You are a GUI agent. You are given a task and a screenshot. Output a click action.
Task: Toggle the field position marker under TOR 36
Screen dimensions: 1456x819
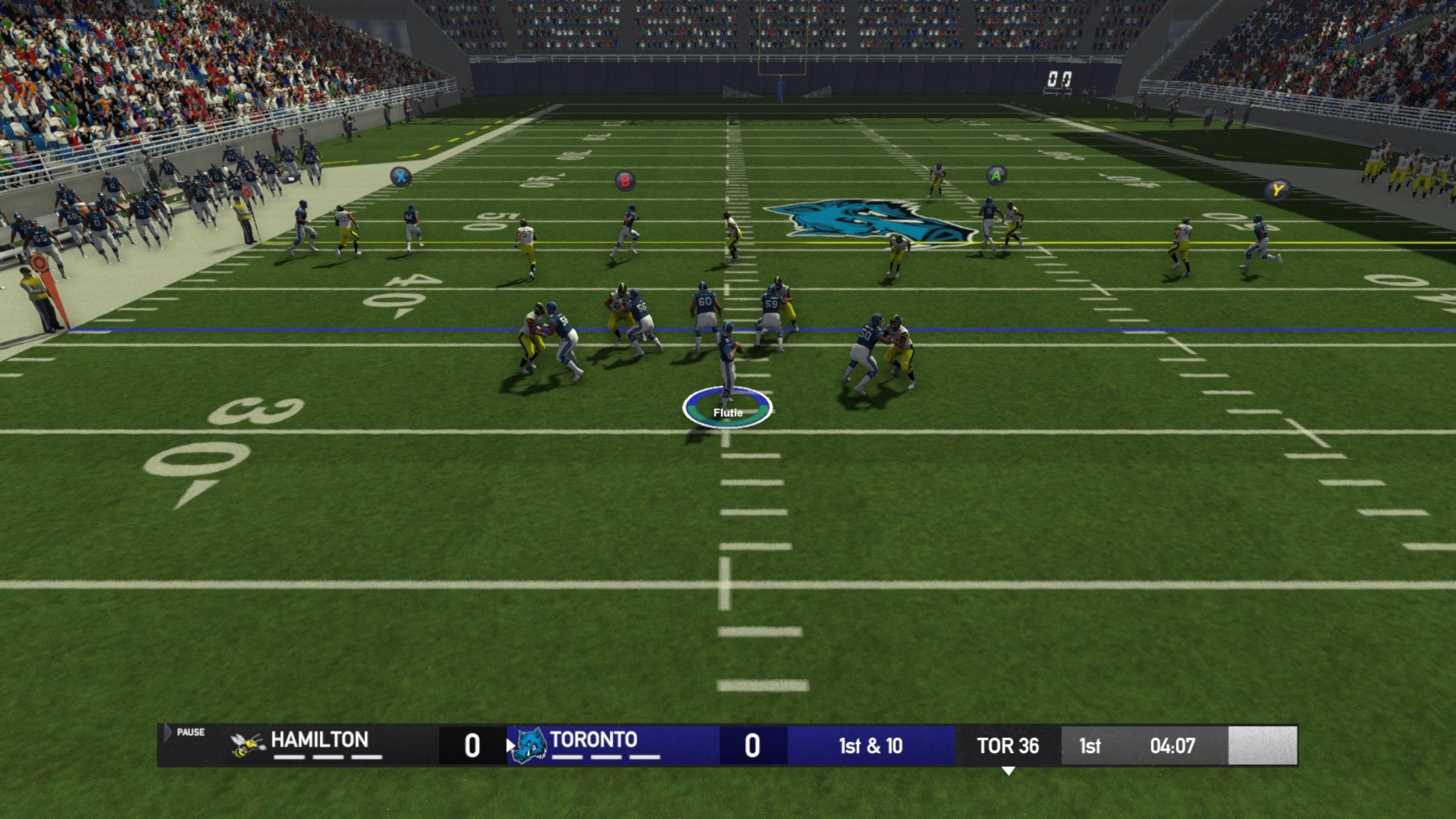[x=1009, y=770]
